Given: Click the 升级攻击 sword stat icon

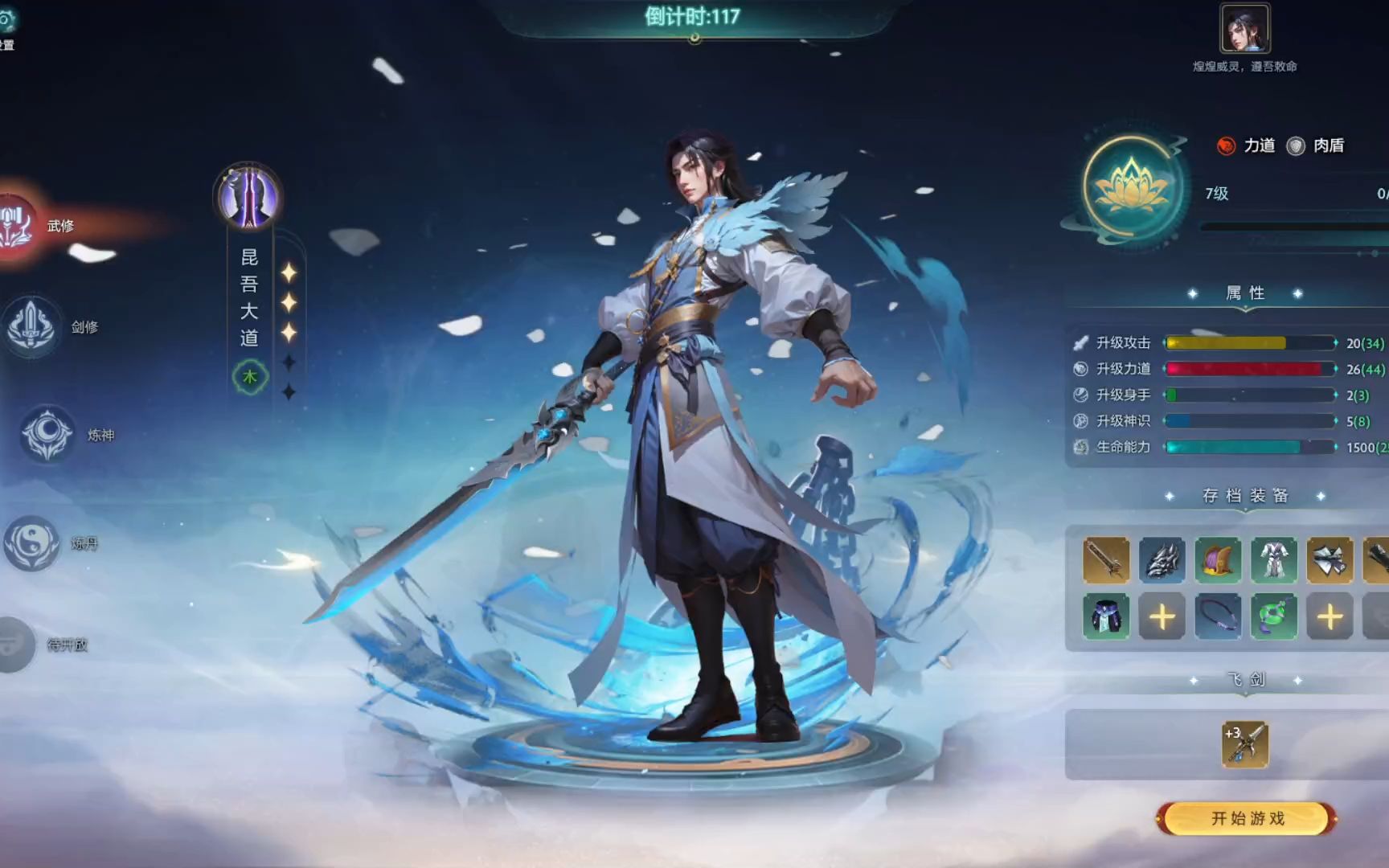Looking at the screenshot, I should coord(1081,342).
